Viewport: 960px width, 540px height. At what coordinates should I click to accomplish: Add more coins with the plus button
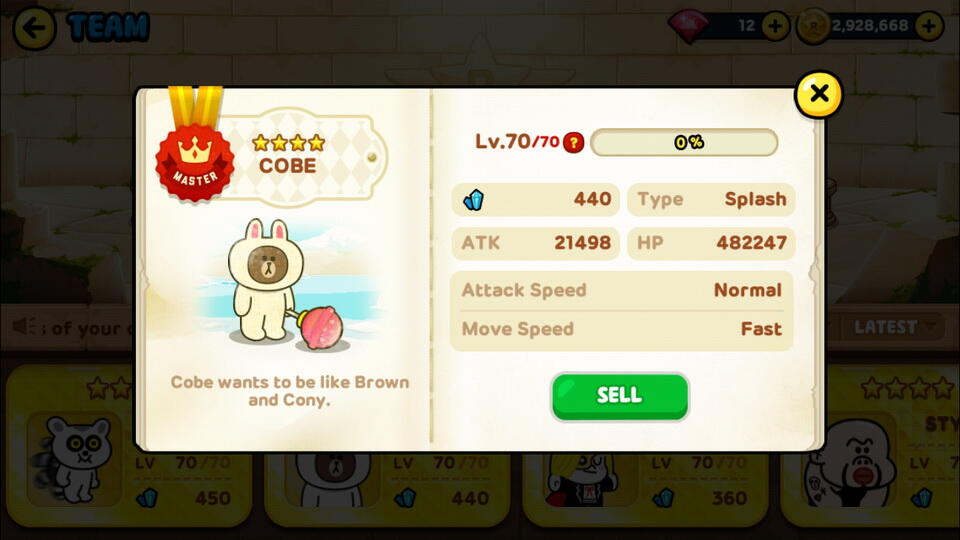929,26
